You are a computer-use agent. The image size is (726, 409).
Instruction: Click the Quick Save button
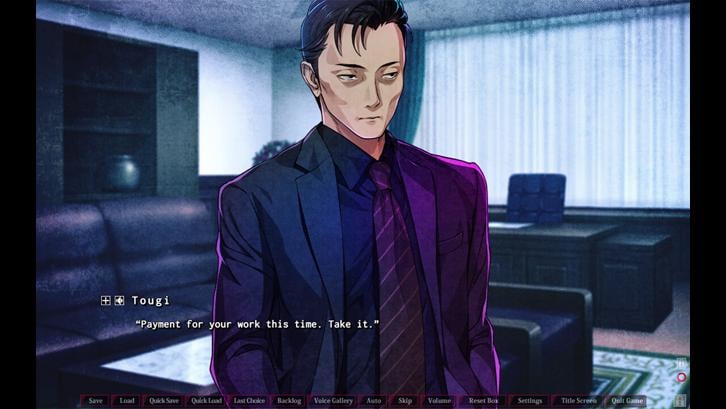[x=164, y=401]
